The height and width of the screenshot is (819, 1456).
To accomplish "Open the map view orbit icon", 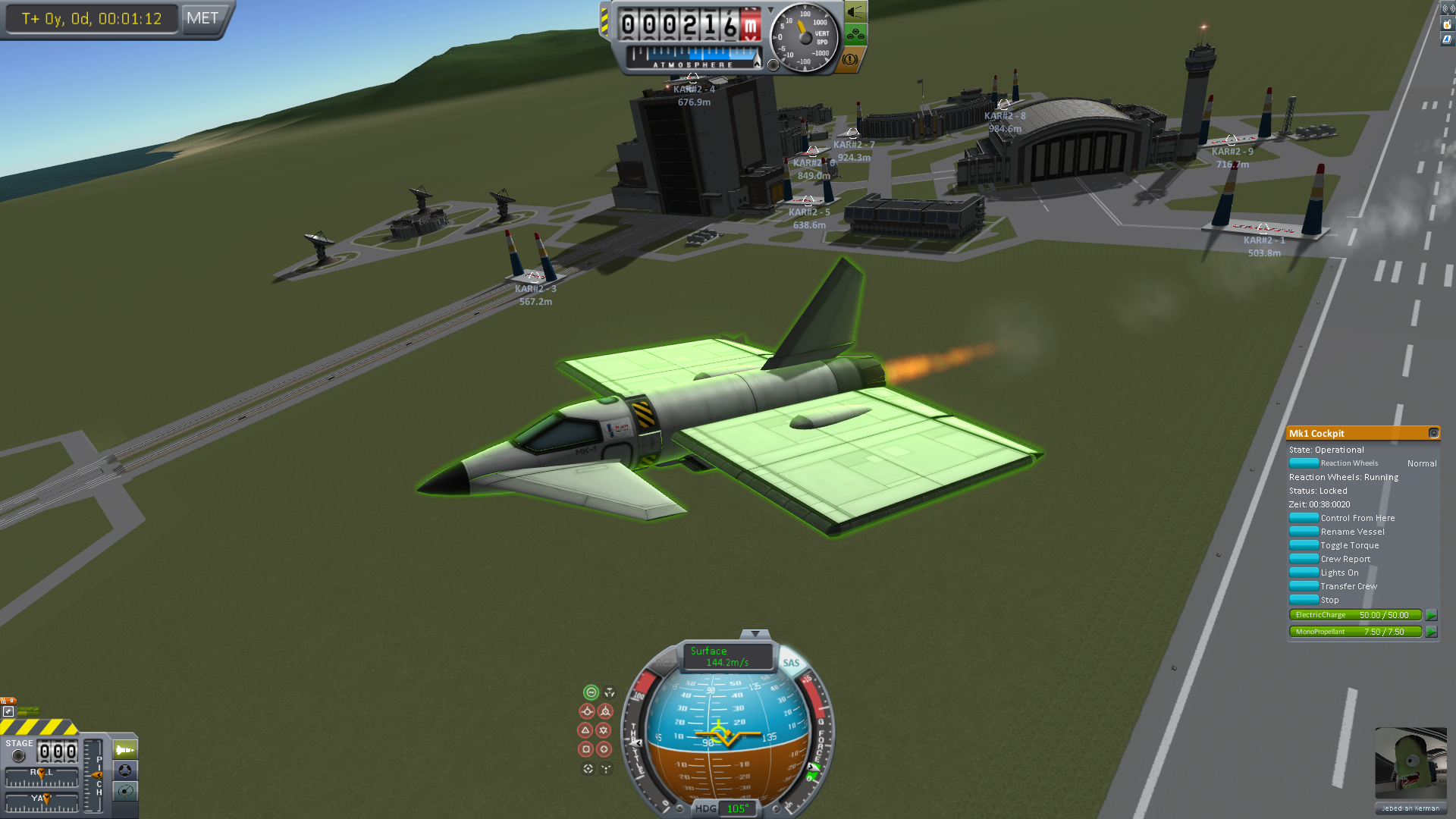I will (125, 791).
